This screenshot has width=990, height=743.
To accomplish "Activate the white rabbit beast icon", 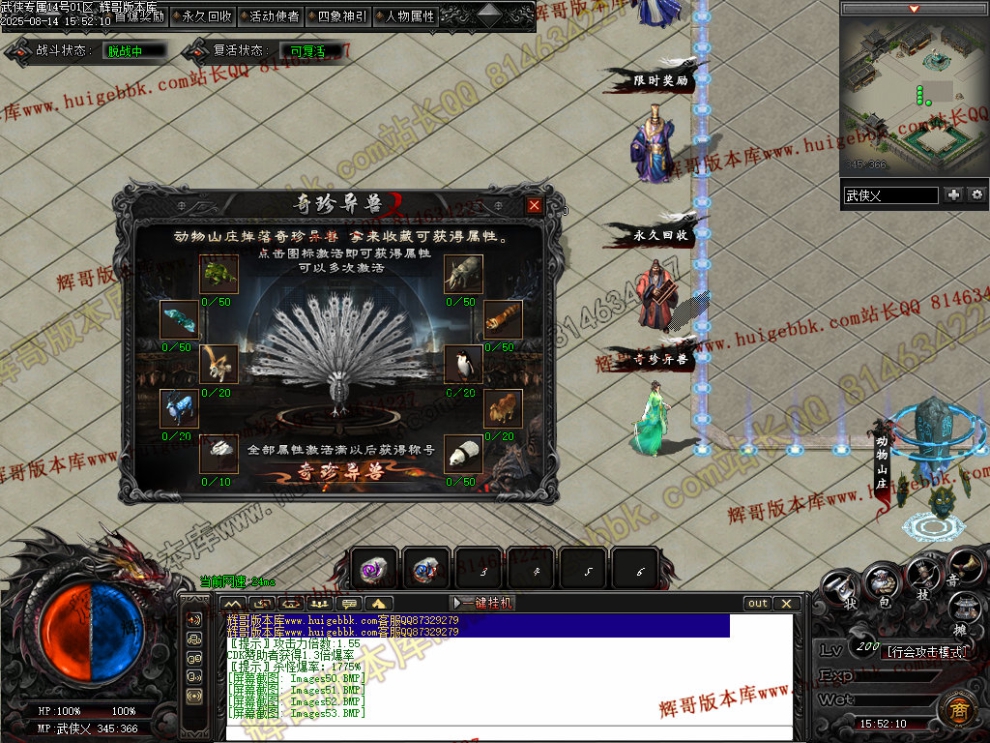I will 218,455.
